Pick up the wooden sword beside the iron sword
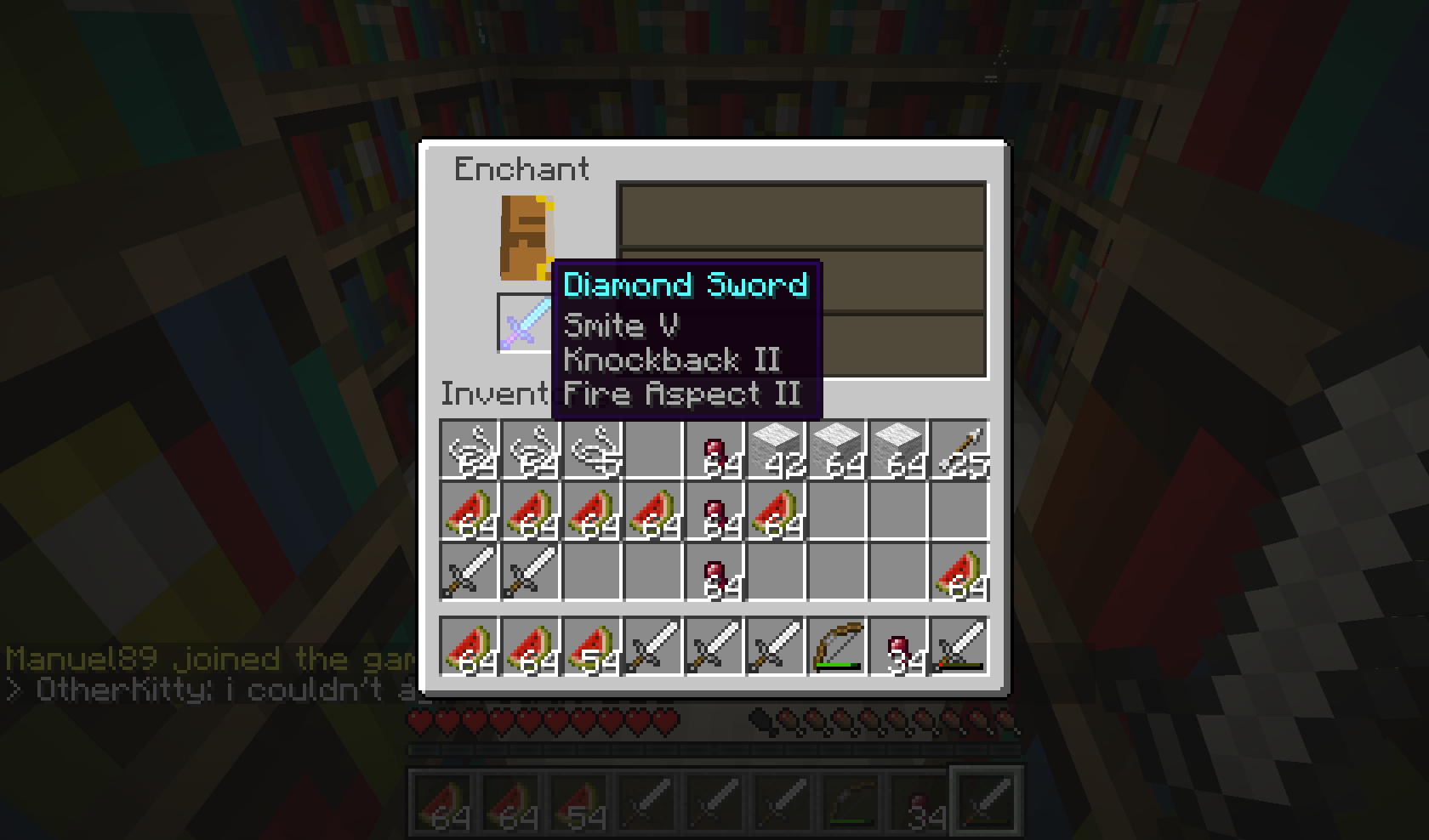The image size is (1429, 840). tap(529, 572)
